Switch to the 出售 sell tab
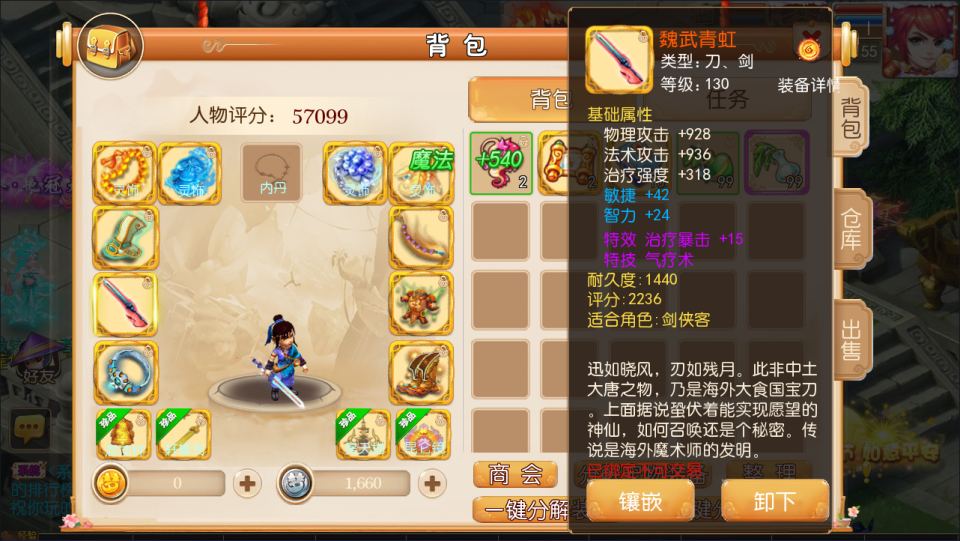Image resolution: width=960 pixels, height=541 pixels. (852, 340)
